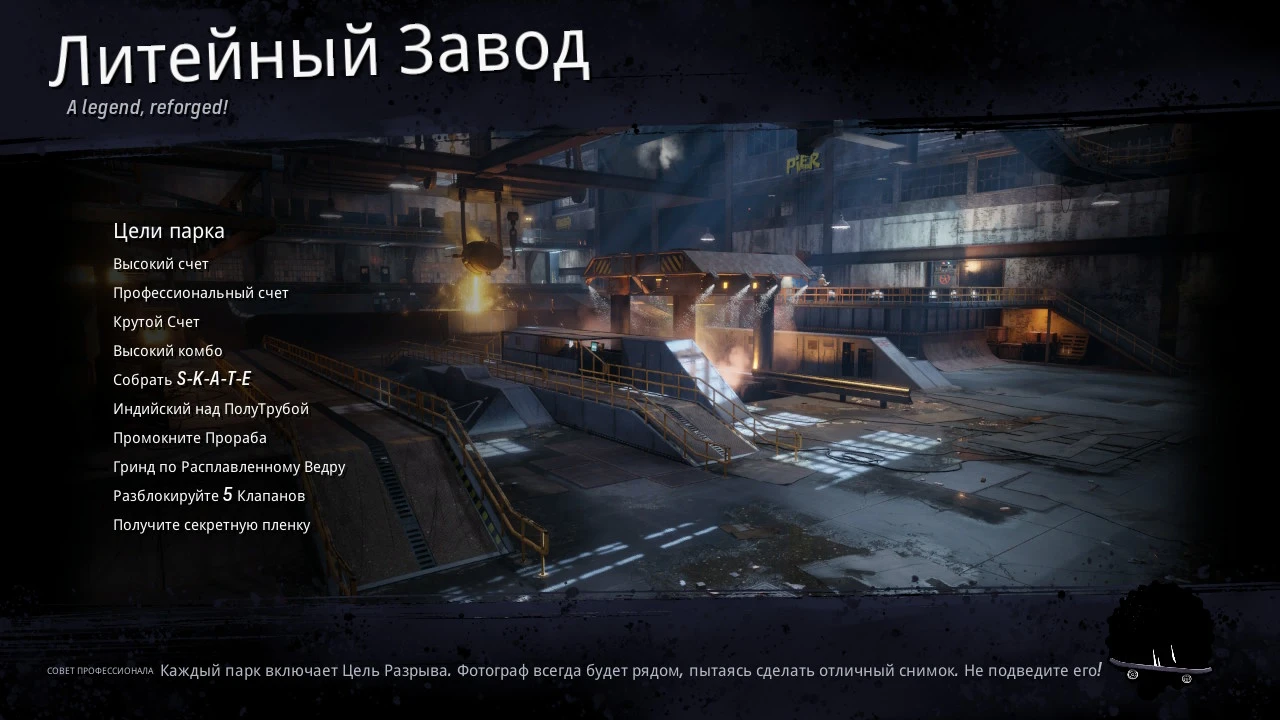Open the 'Литейный Завод' level title

[322, 55]
